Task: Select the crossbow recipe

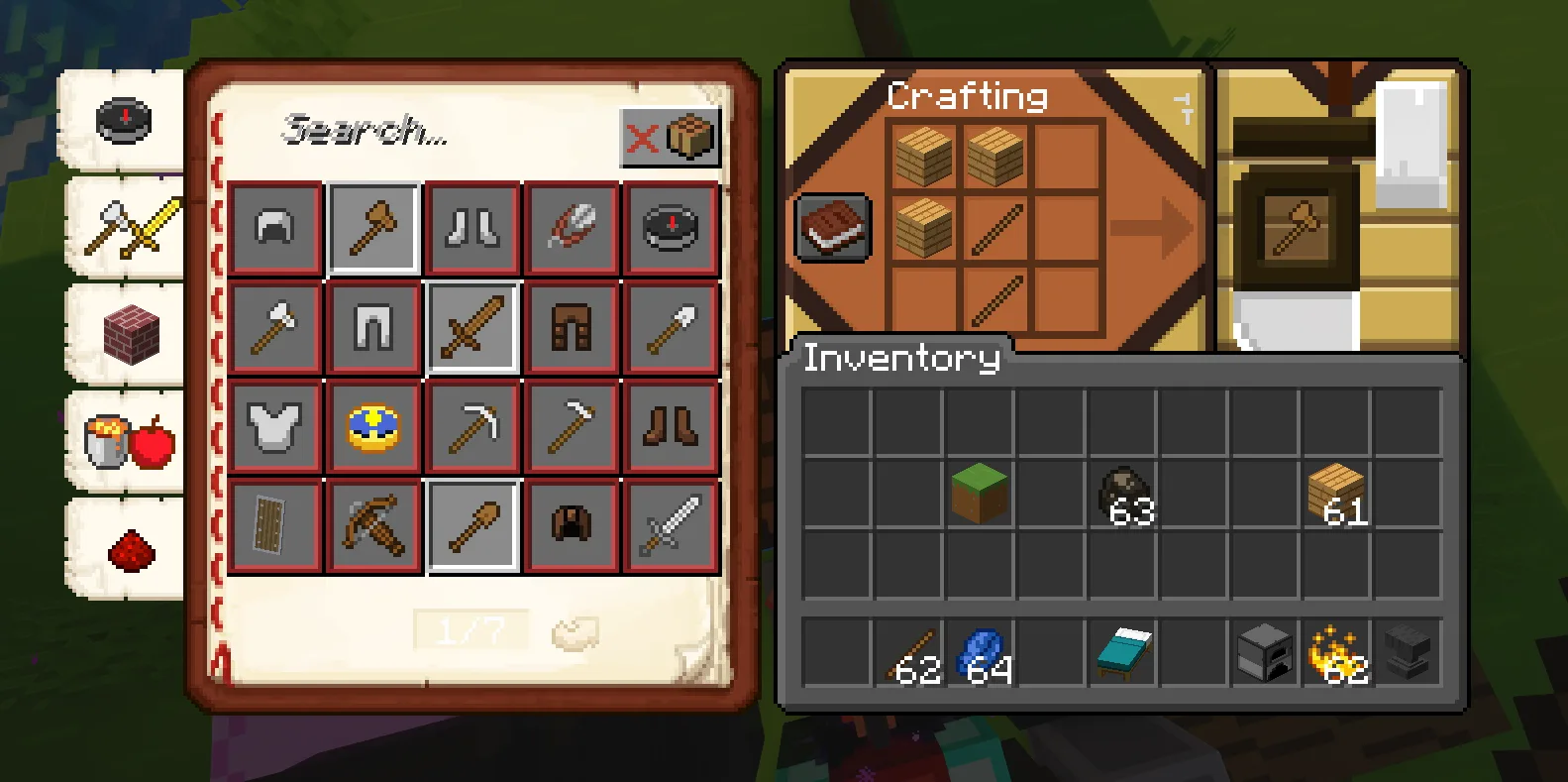Action: point(373,525)
